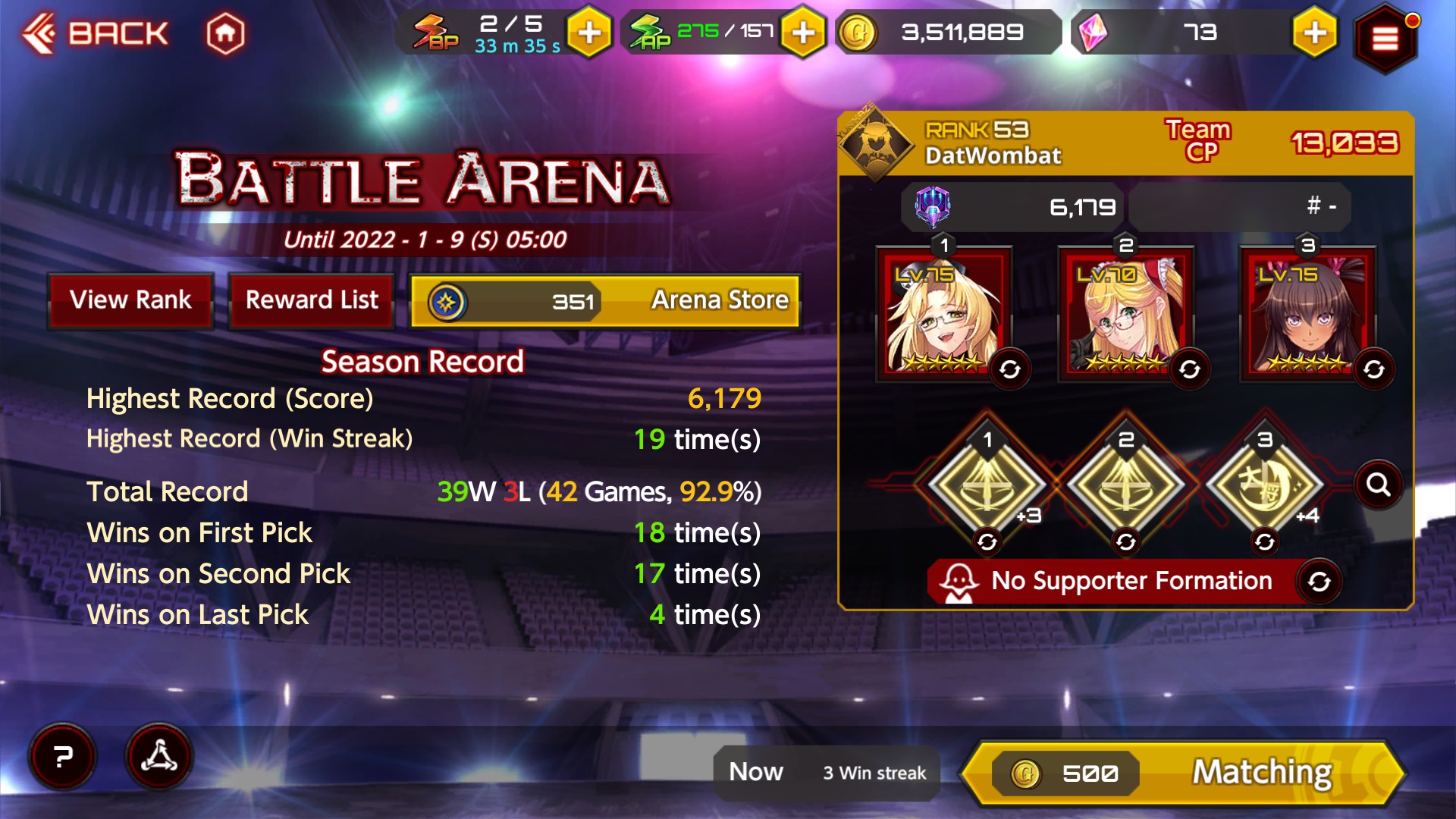Show the Reward List
The height and width of the screenshot is (819, 1456).
[x=312, y=300]
